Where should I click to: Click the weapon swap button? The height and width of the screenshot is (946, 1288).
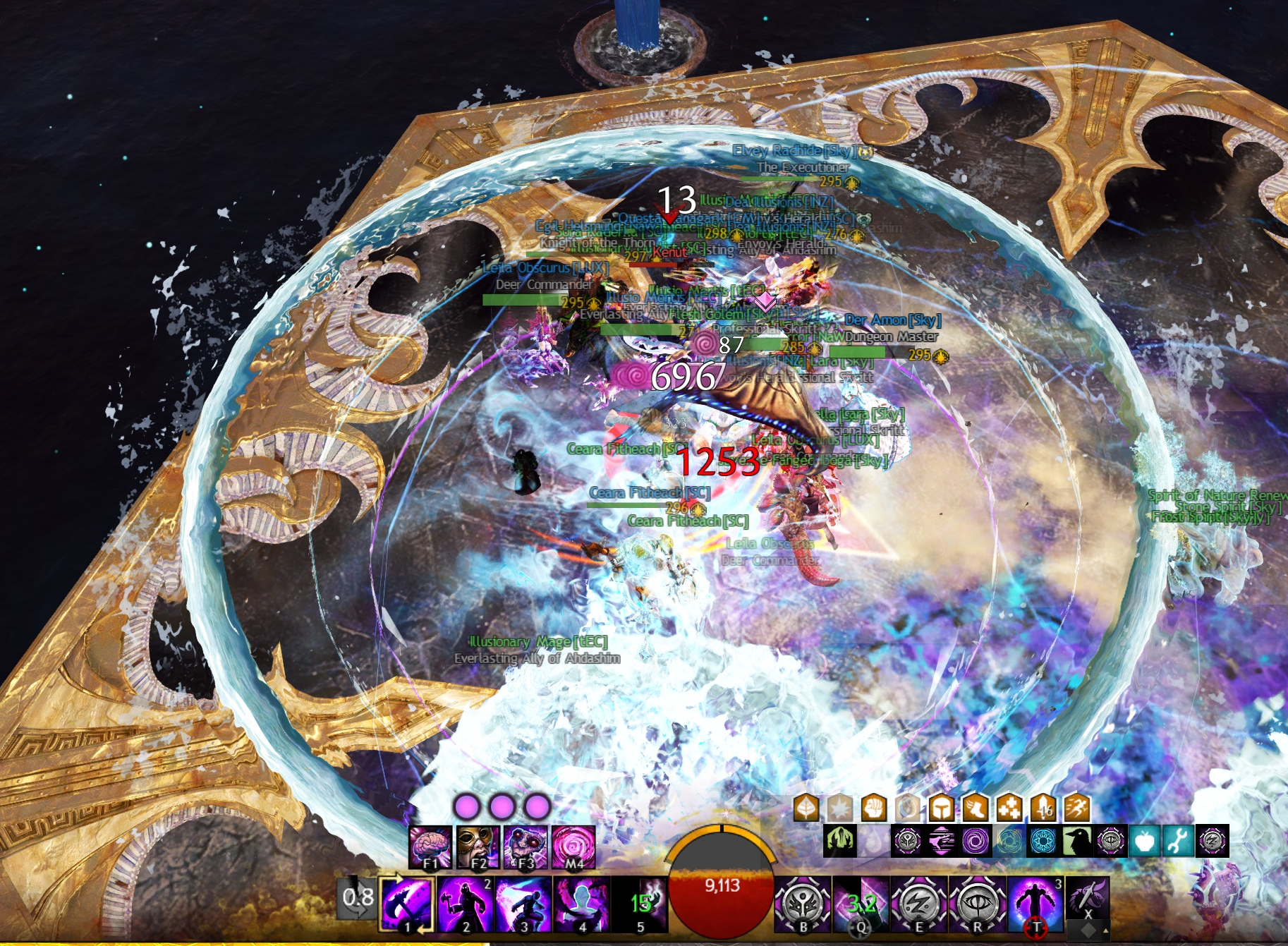pos(357,900)
